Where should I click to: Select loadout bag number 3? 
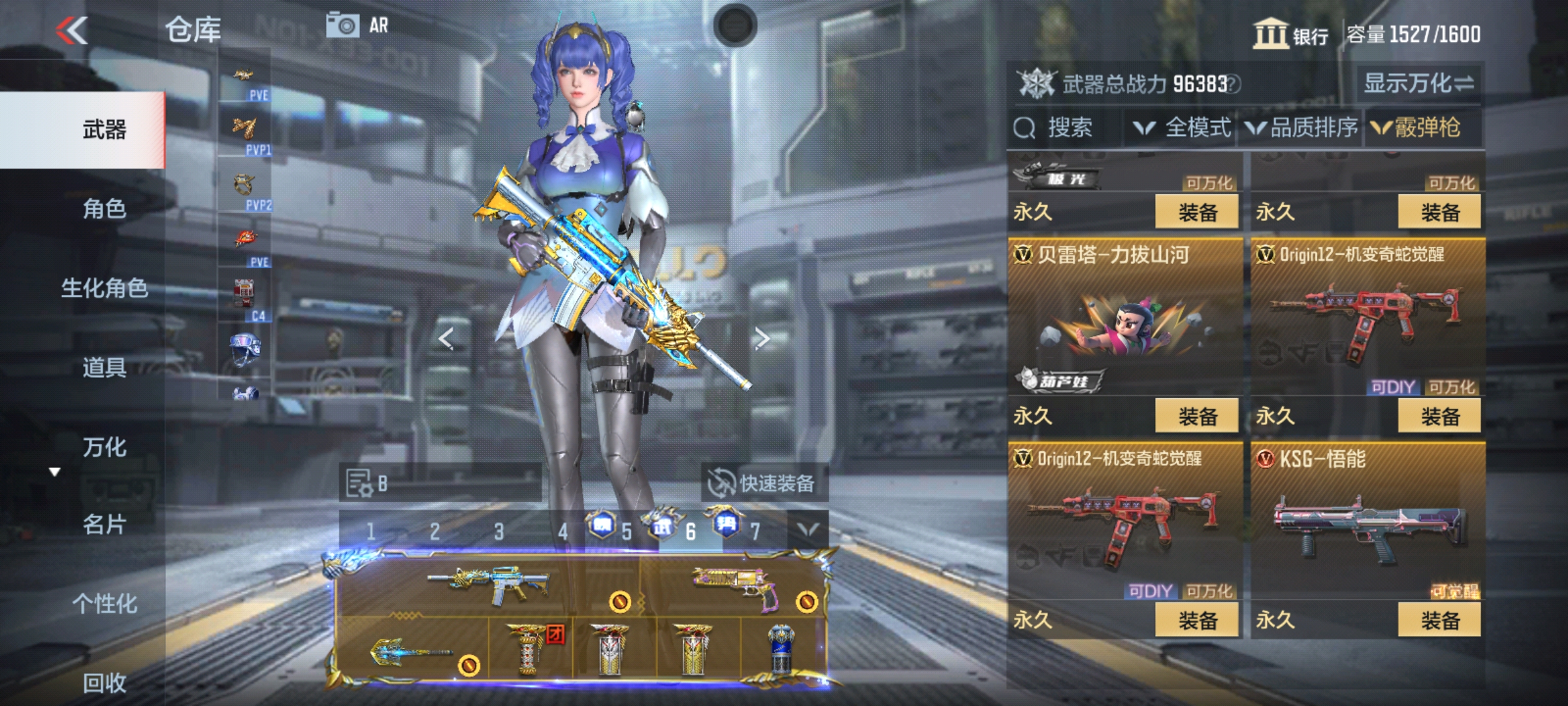coord(499,531)
